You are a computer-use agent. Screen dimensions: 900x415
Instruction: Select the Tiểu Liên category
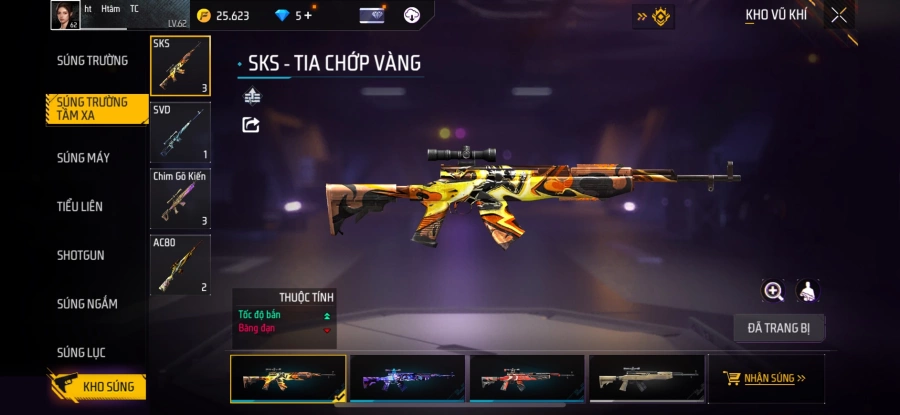click(80, 206)
